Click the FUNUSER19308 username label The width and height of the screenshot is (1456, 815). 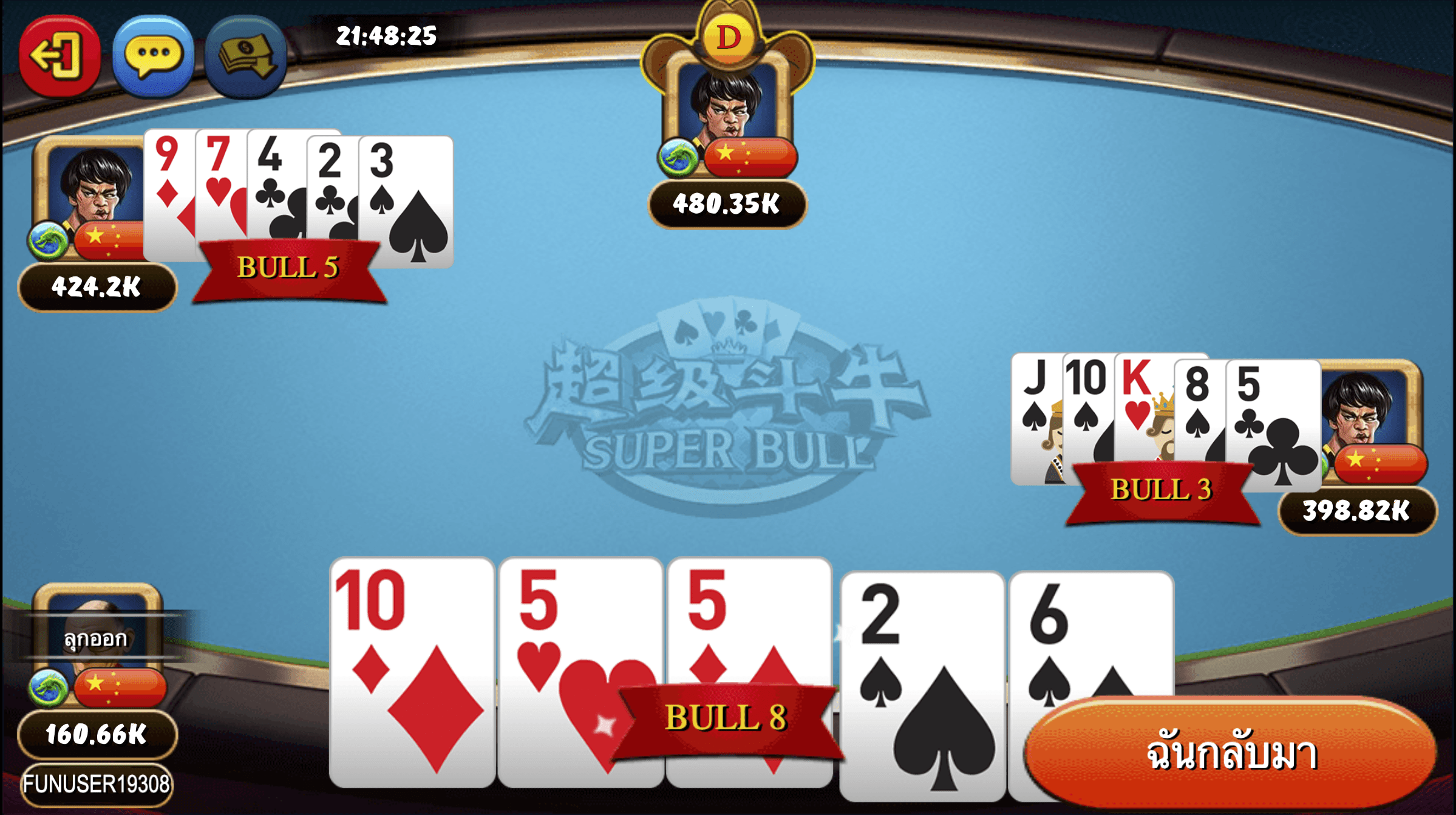click(97, 788)
